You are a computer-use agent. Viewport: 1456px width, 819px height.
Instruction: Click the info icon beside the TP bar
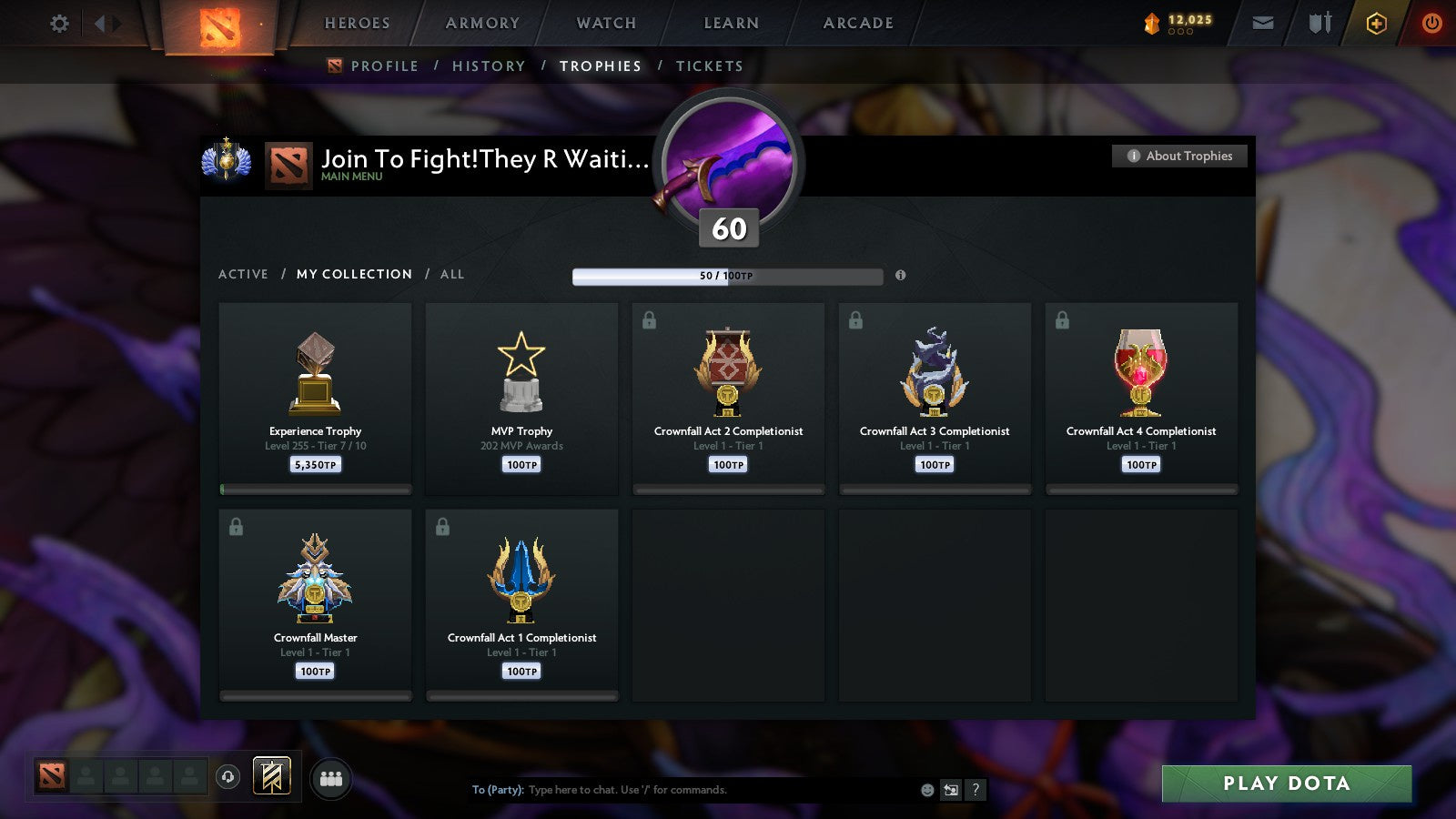pyautogui.click(x=901, y=276)
